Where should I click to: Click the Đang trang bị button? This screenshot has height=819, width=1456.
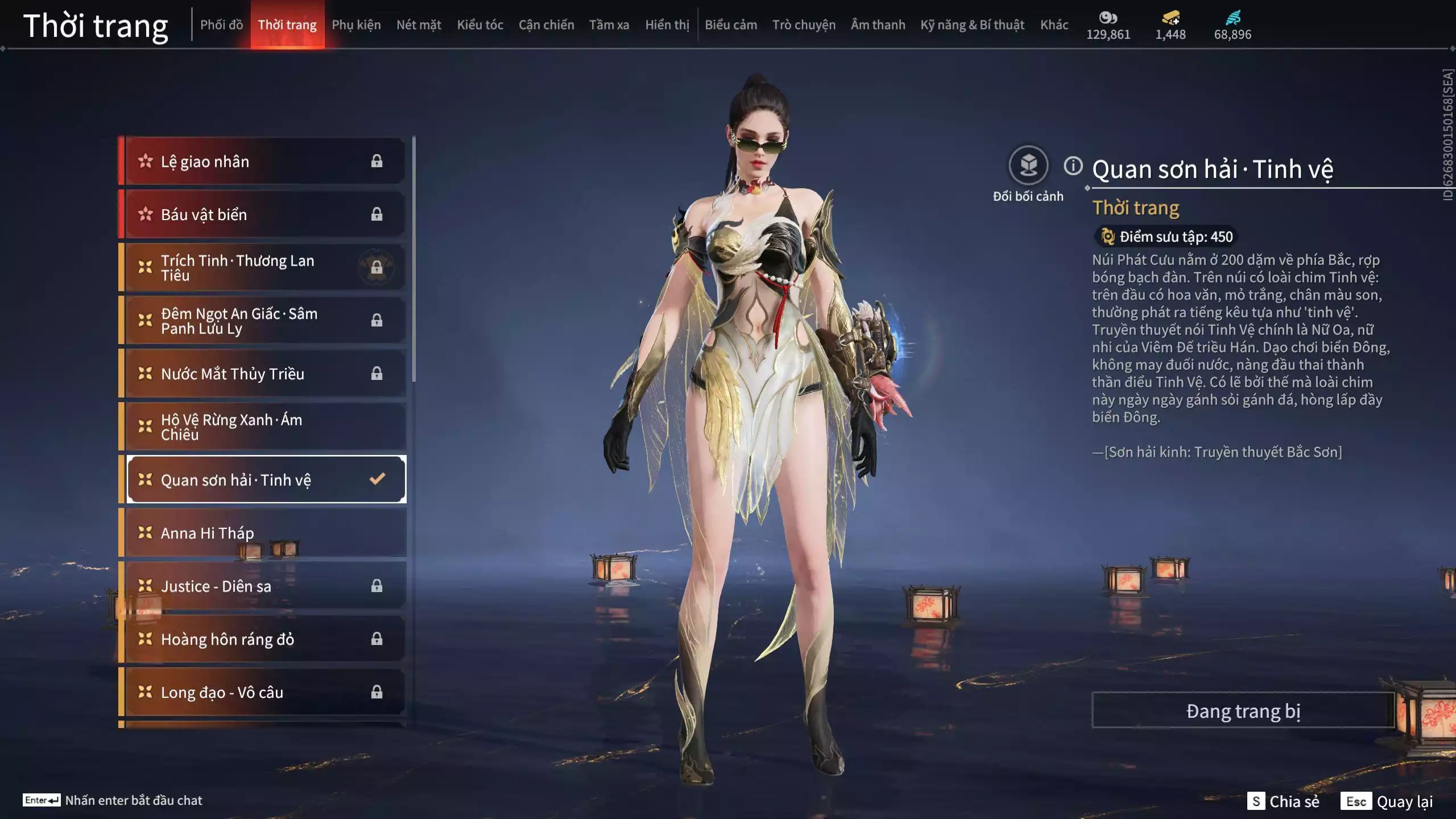click(x=1243, y=711)
